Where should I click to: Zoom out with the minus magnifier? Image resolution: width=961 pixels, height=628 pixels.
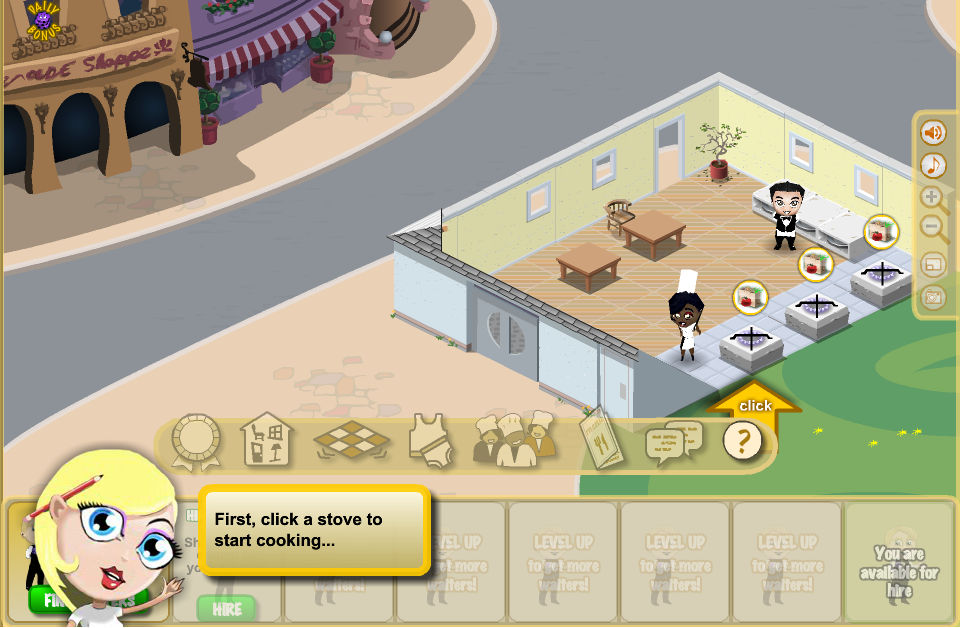coord(933,231)
